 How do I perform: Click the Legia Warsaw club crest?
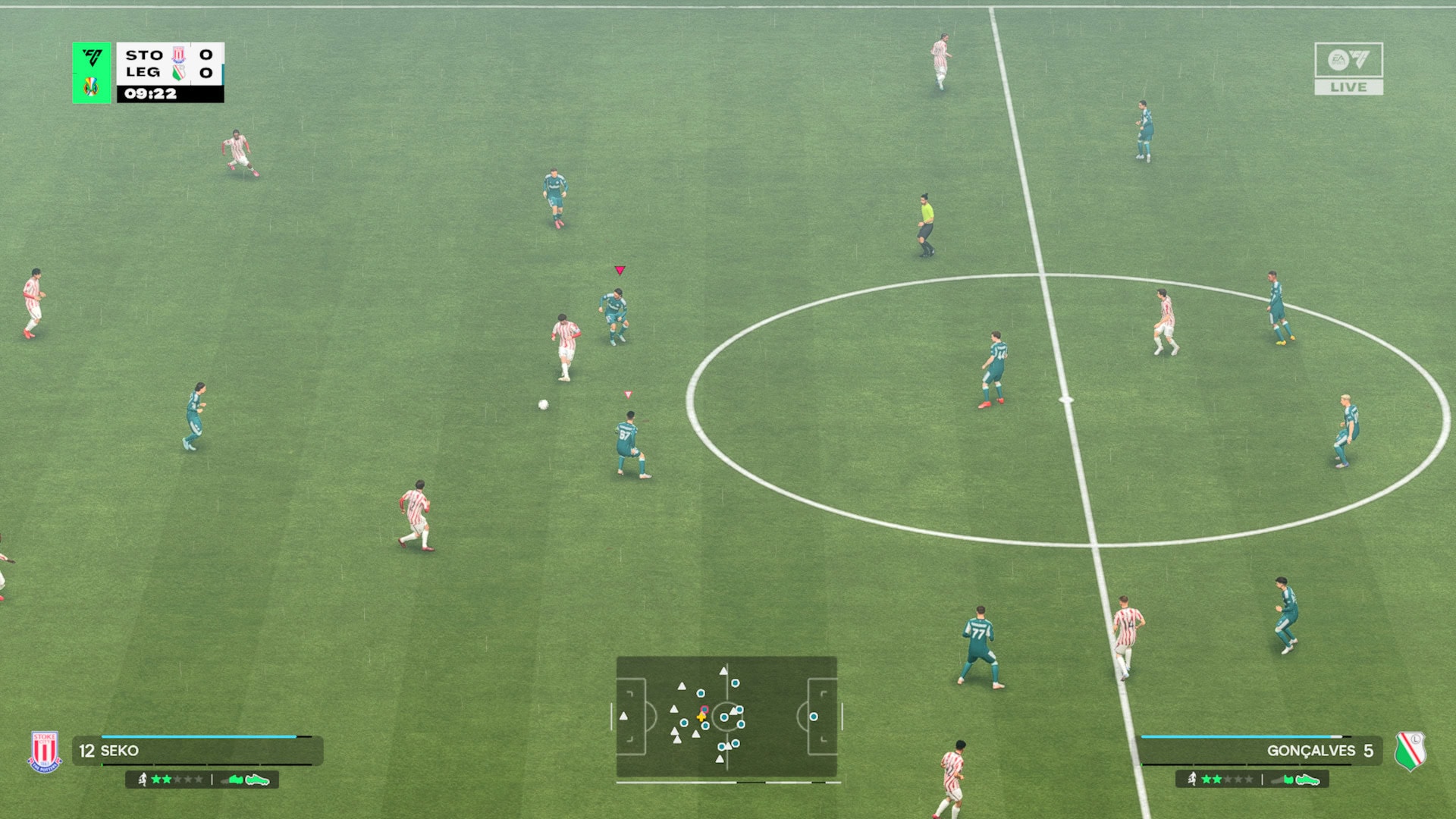tap(1410, 751)
